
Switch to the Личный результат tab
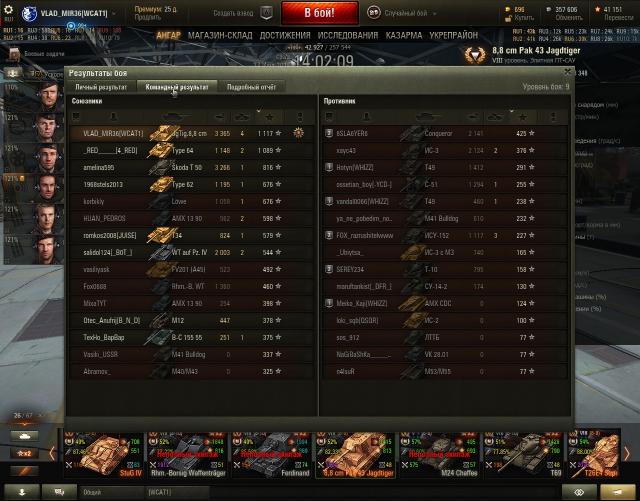pos(101,87)
